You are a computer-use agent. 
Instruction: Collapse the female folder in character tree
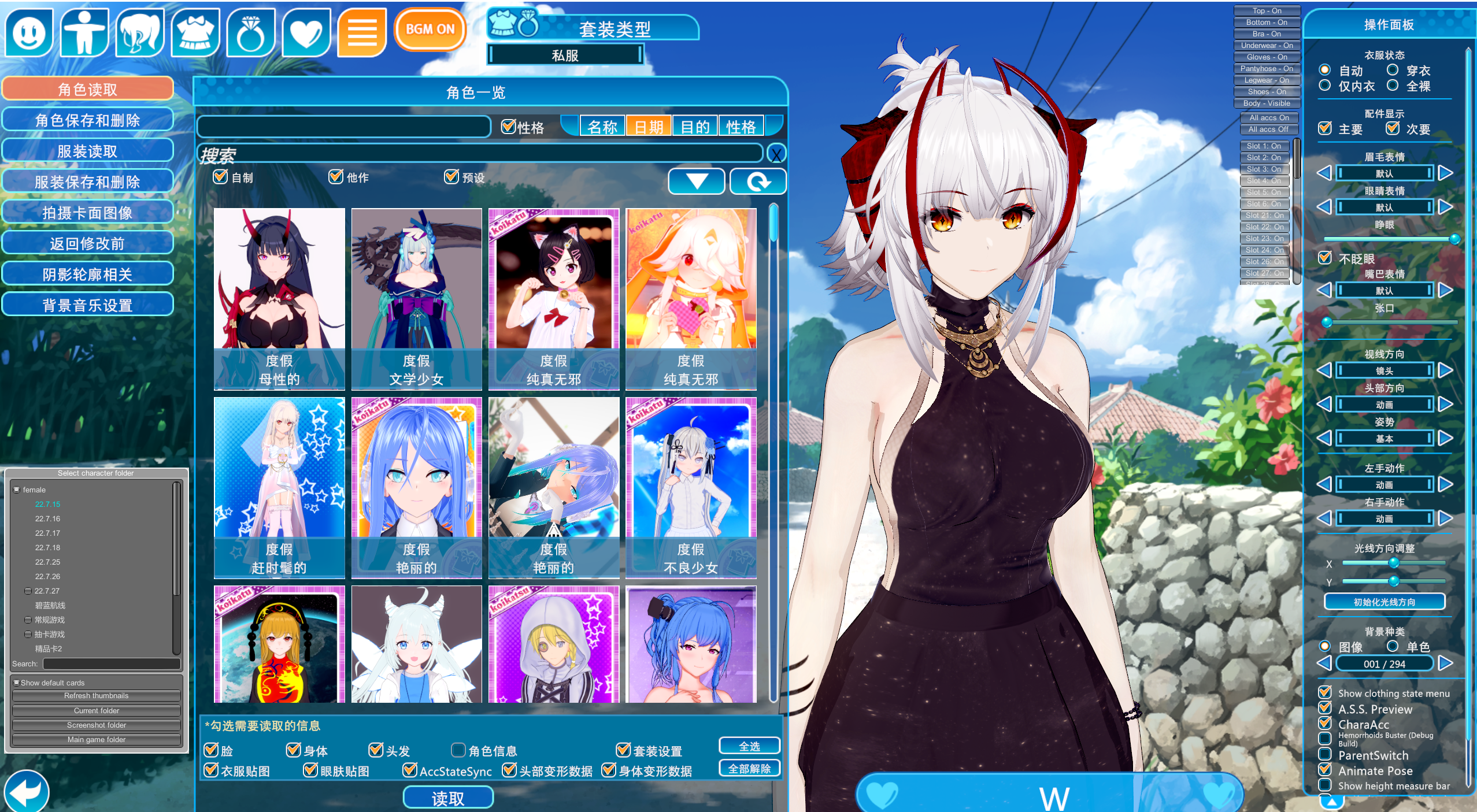[x=17, y=489]
